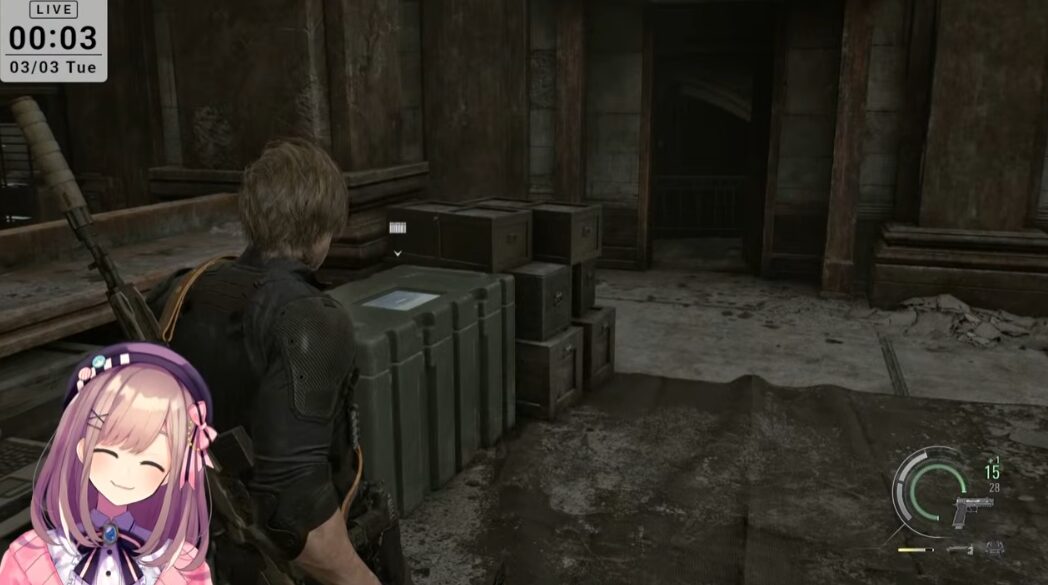Click the LIVE stream timer badge

pos(52,40)
